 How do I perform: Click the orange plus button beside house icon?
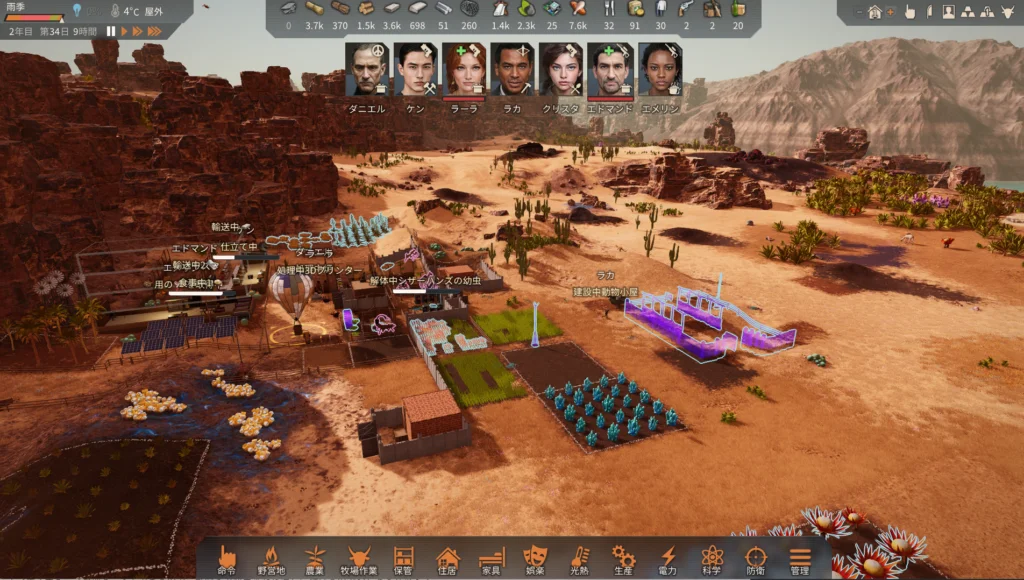pos(890,12)
